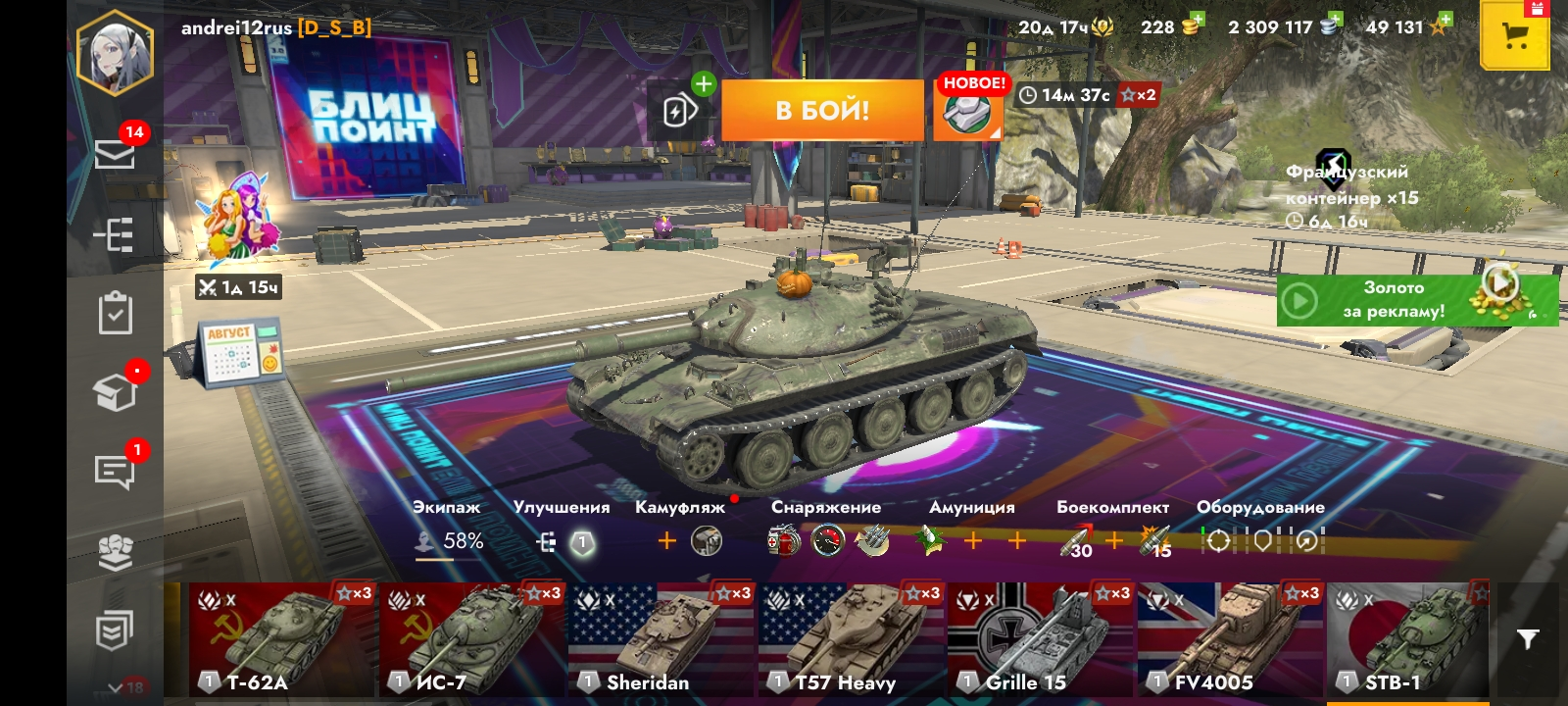This screenshot has width=1568, height=706.
Task: Open the missions clipboard icon
Action: point(115,314)
